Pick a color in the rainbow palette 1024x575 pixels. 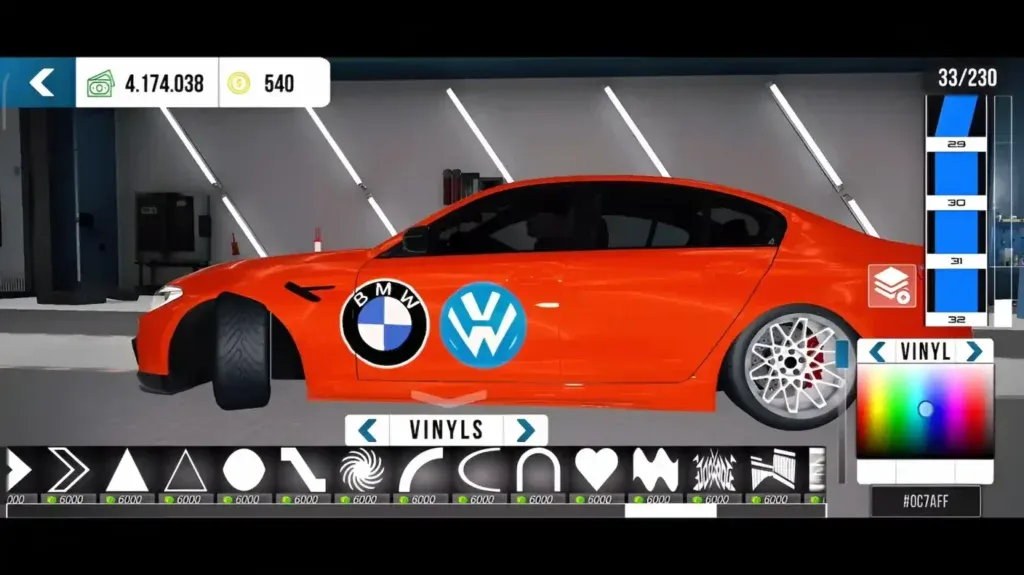(x=925, y=410)
